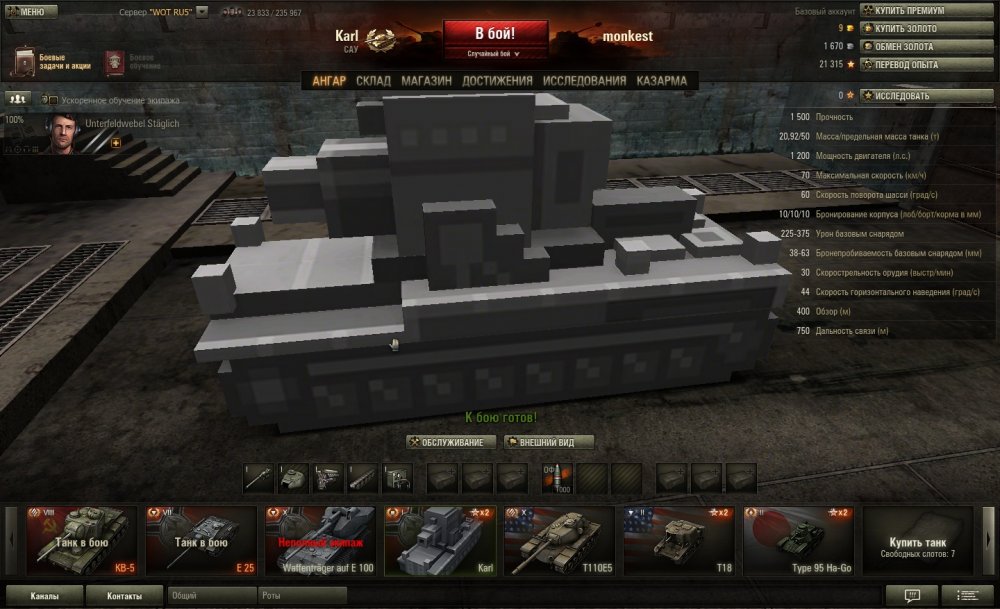Open the Магазин tab

pyautogui.click(x=426, y=81)
